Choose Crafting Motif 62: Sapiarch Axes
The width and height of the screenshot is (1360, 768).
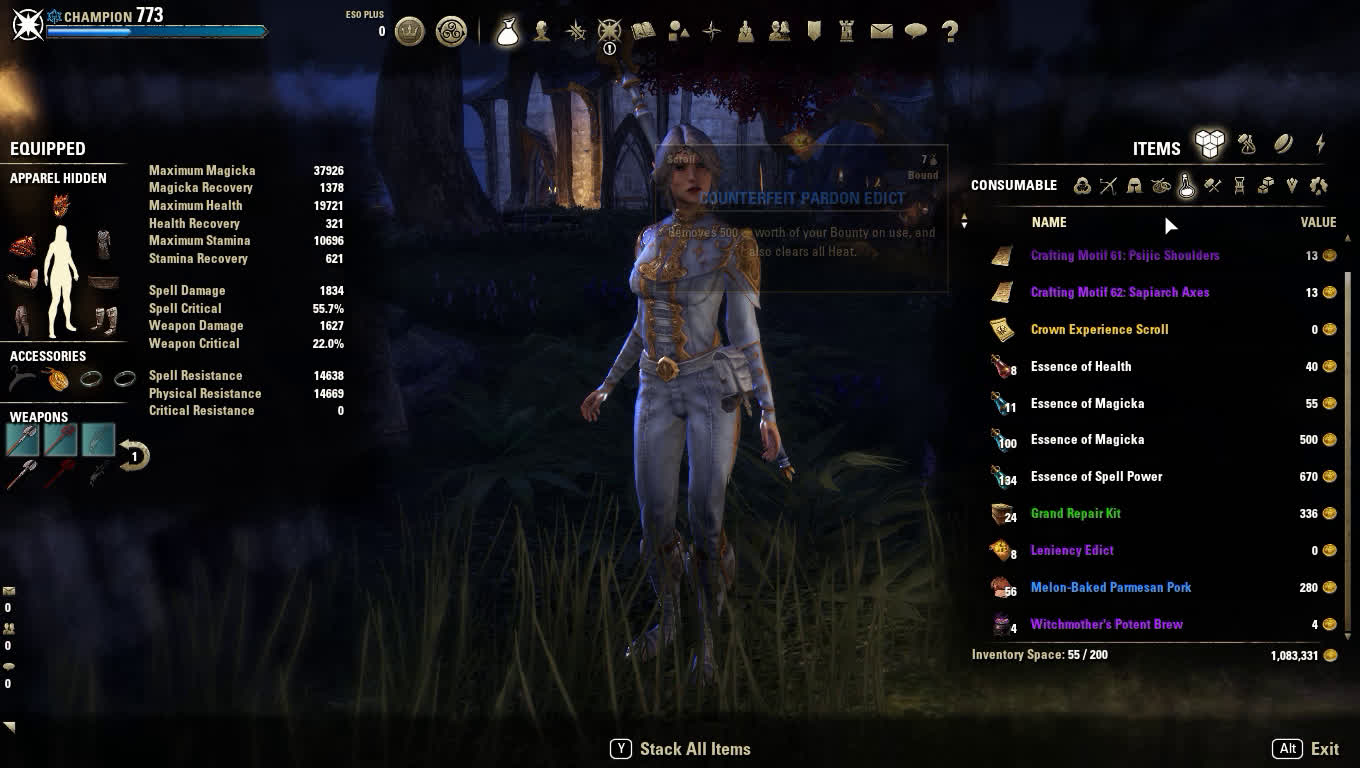pos(1119,292)
